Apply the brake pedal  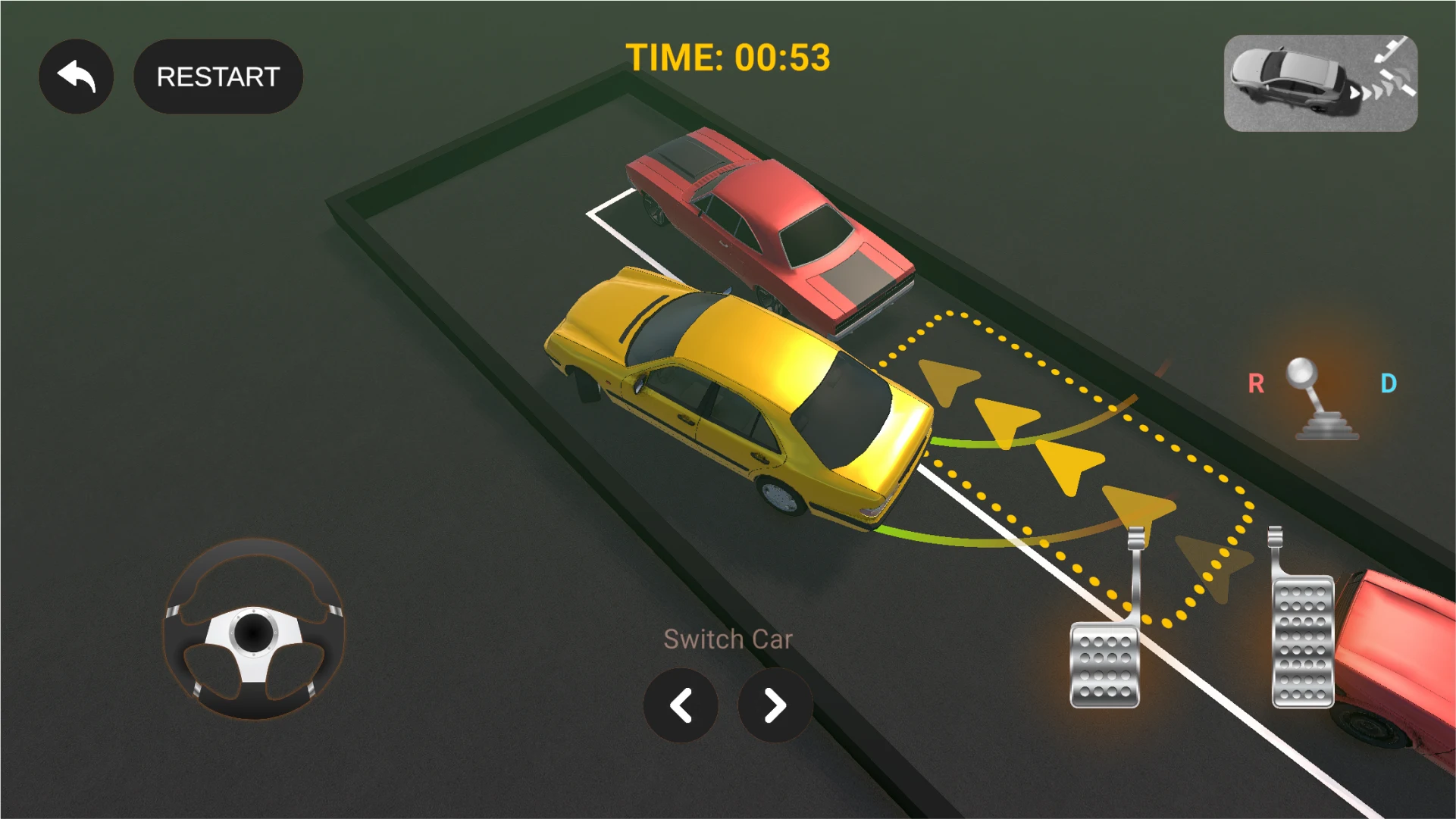tap(1105, 664)
